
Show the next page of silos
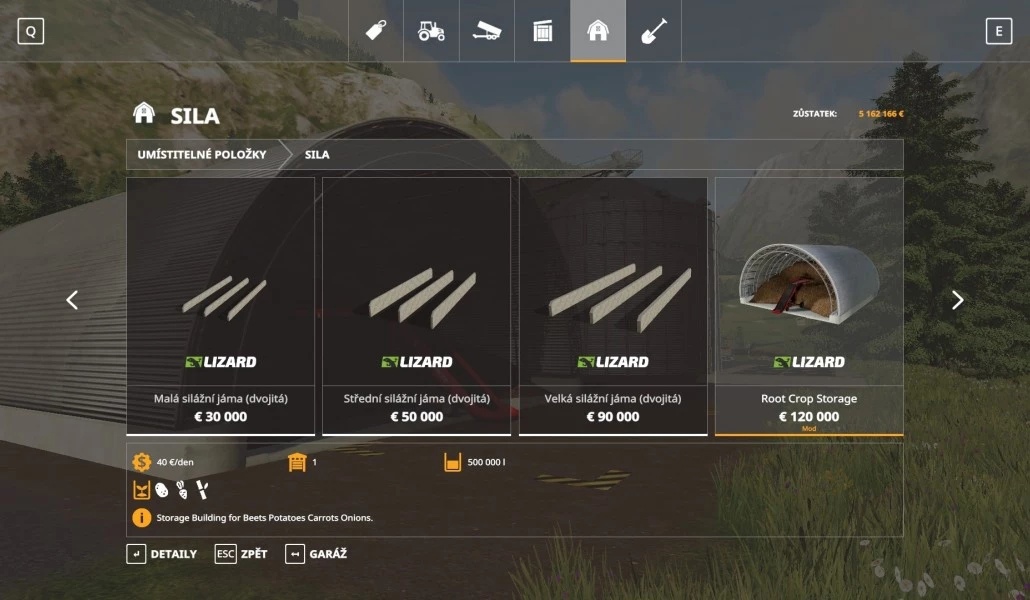(957, 300)
